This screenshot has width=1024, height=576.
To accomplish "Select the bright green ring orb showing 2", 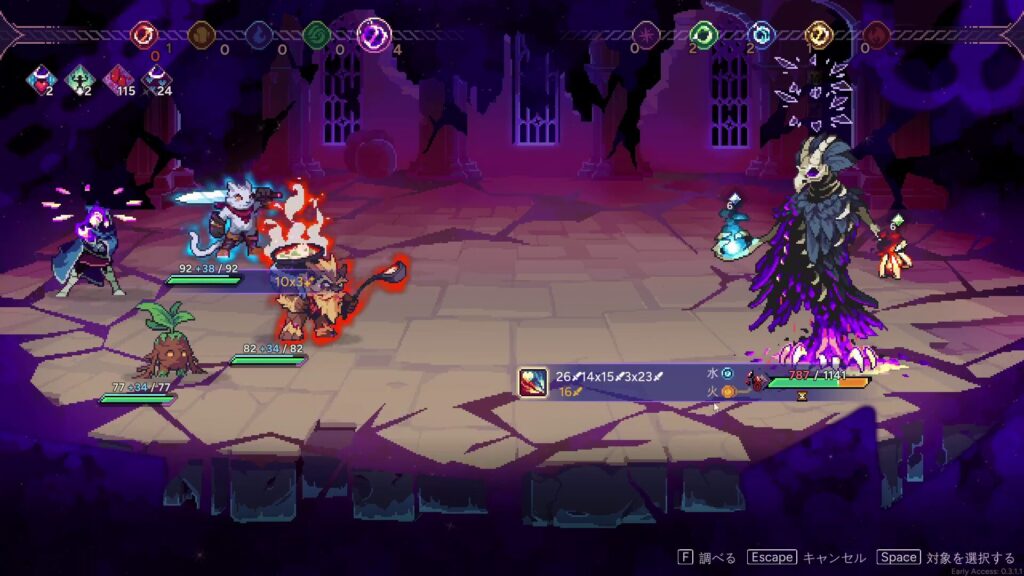I will pos(705,36).
